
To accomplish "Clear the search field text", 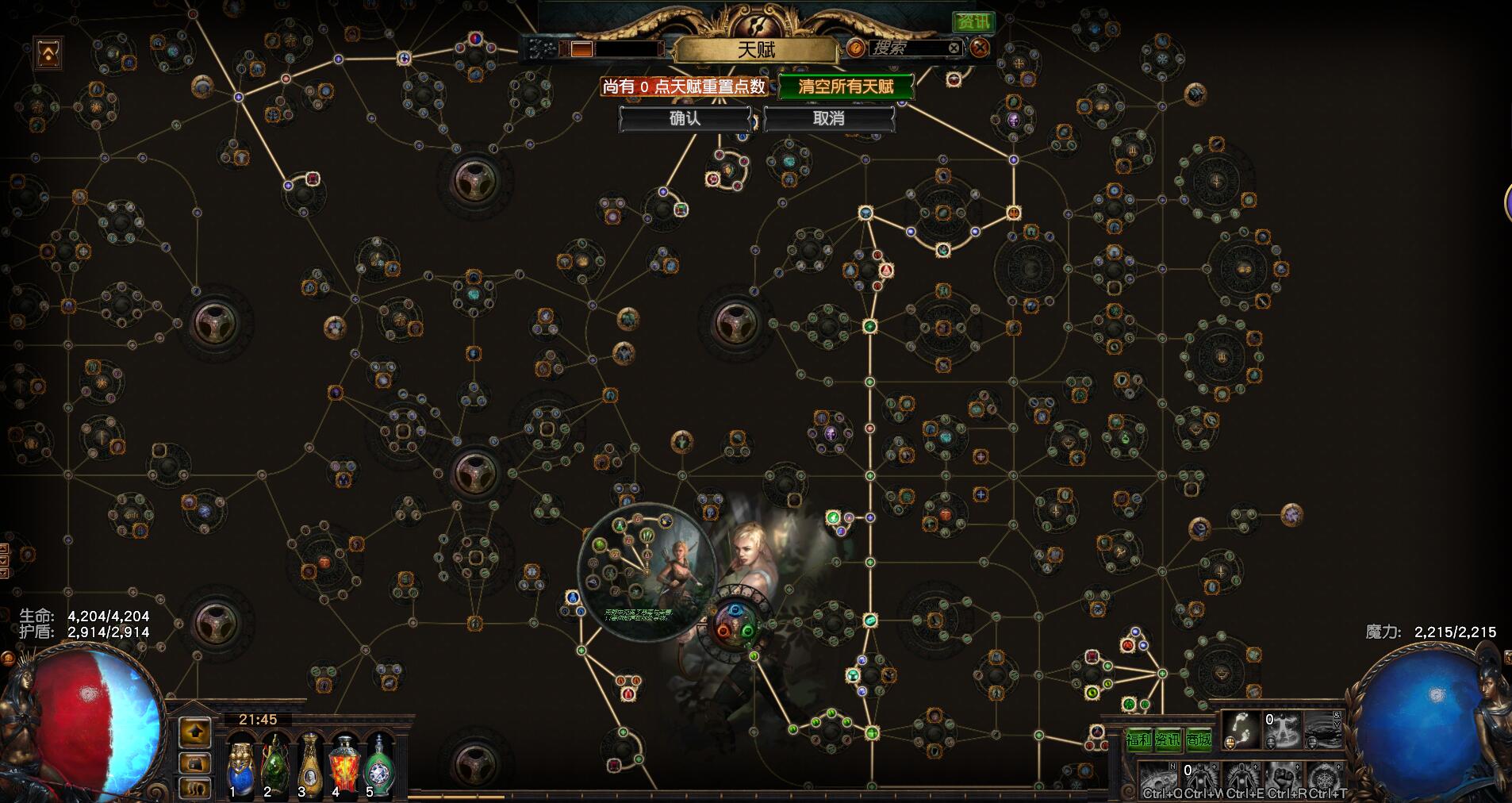I will click(954, 48).
